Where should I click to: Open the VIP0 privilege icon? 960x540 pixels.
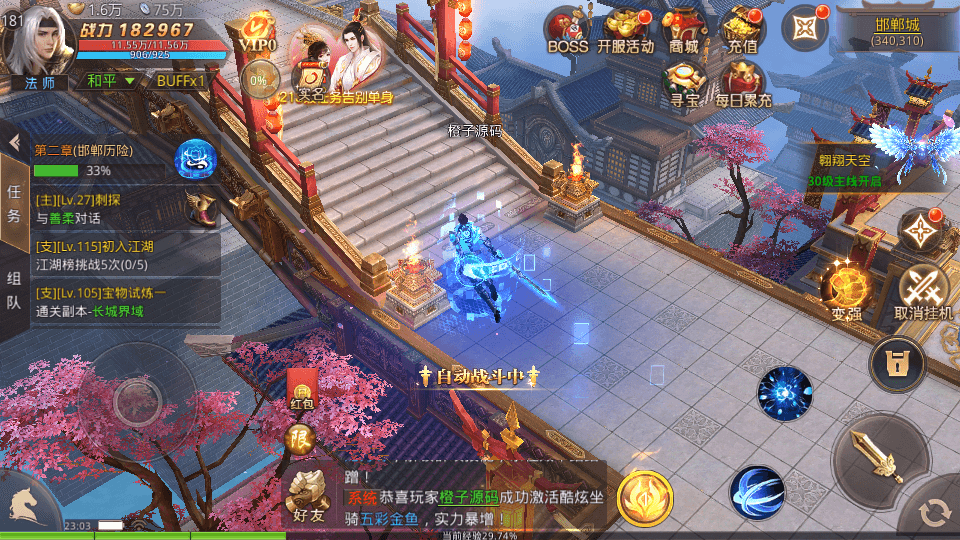[257, 34]
